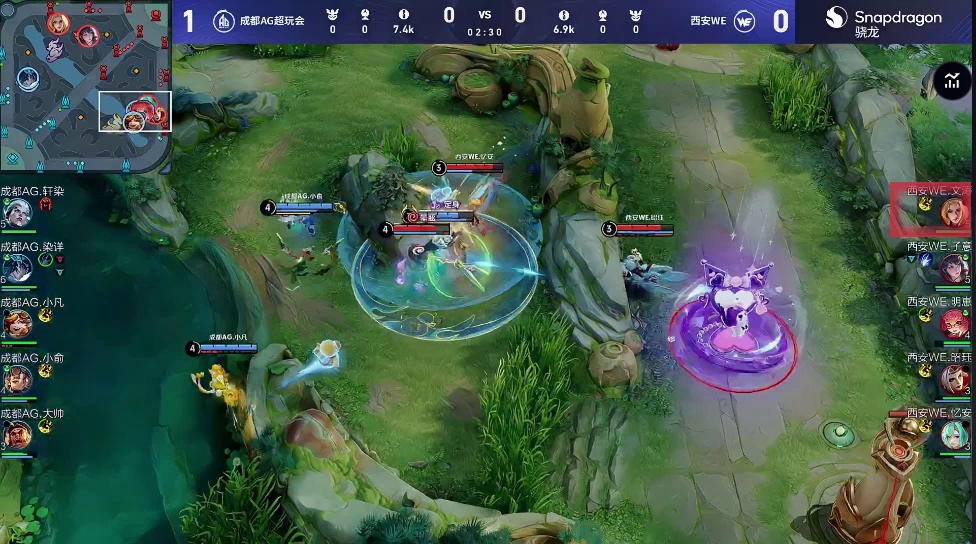The image size is (976, 544).
Task: Select player 成都AG.染详 portrait
Action: [x=17, y=268]
